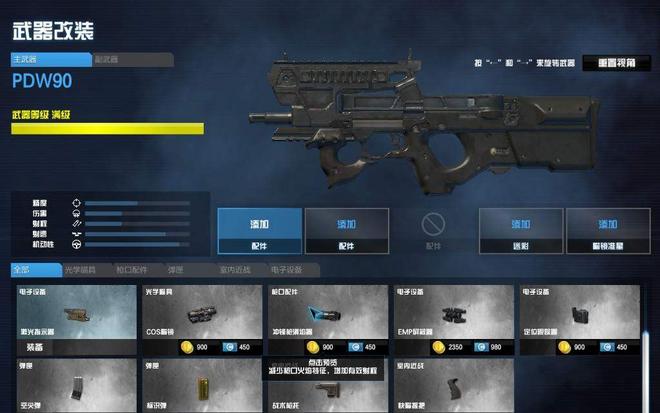Open the 室内近战 category tab
This screenshot has width=660, height=413.
click(x=236, y=270)
